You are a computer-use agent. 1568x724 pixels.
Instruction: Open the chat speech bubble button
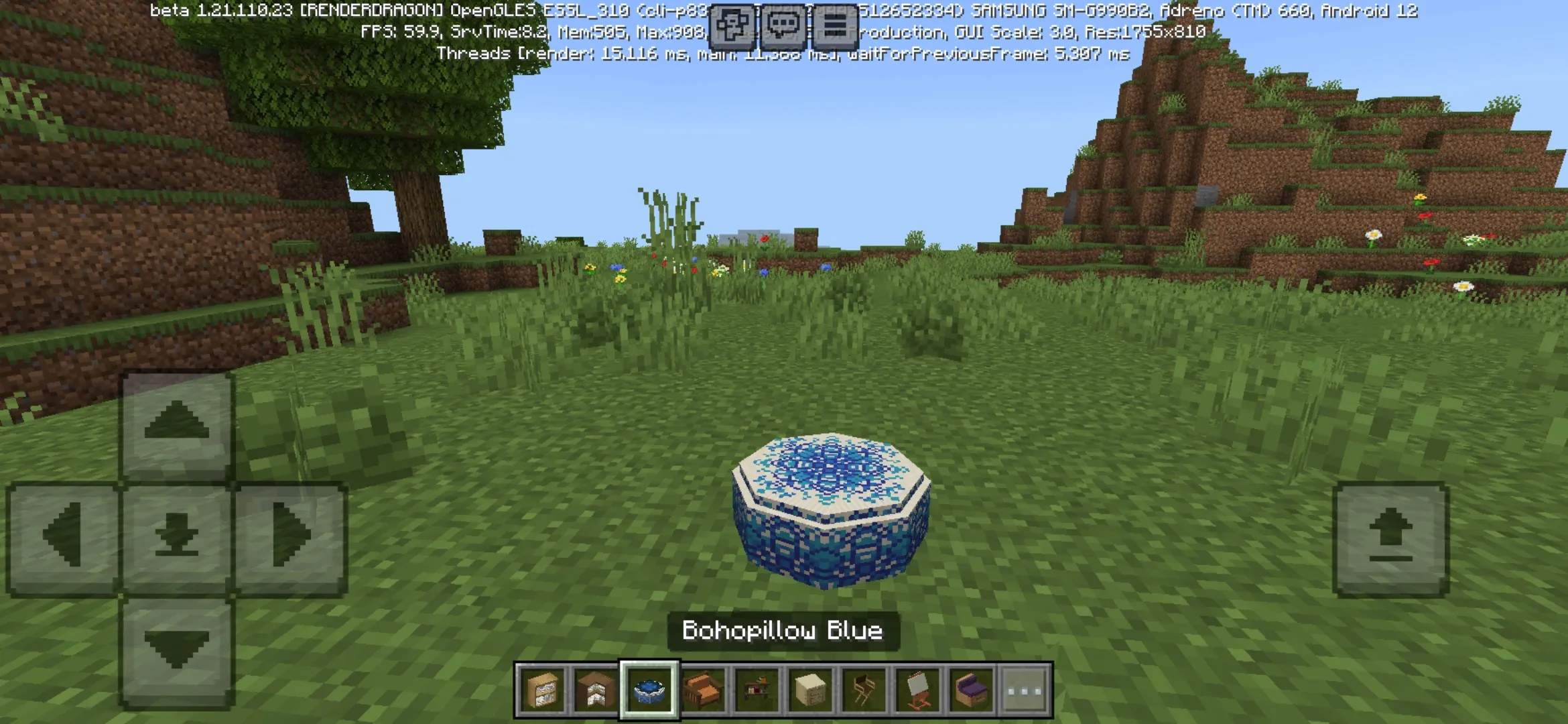(783, 26)
